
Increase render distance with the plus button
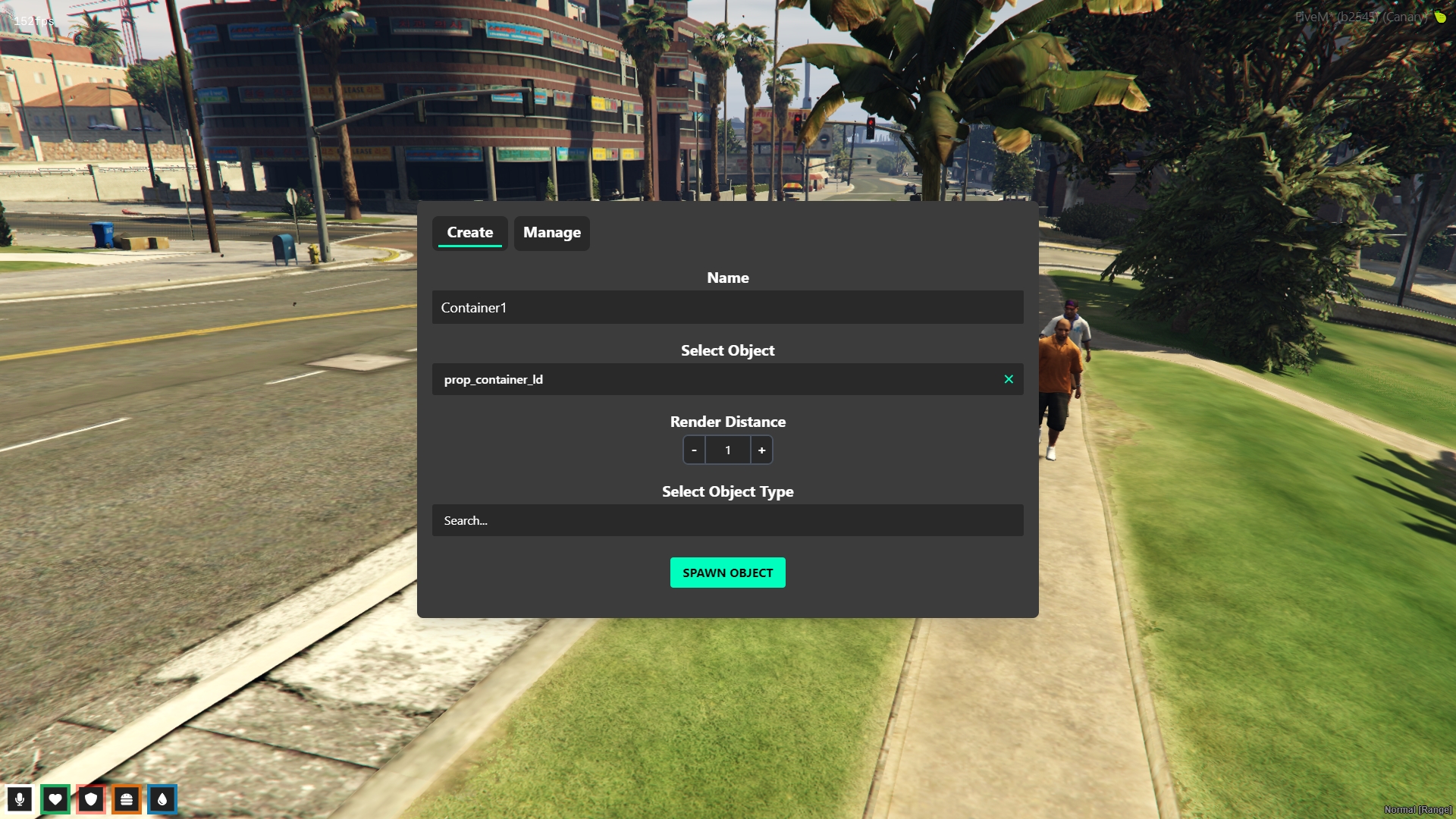761,450
